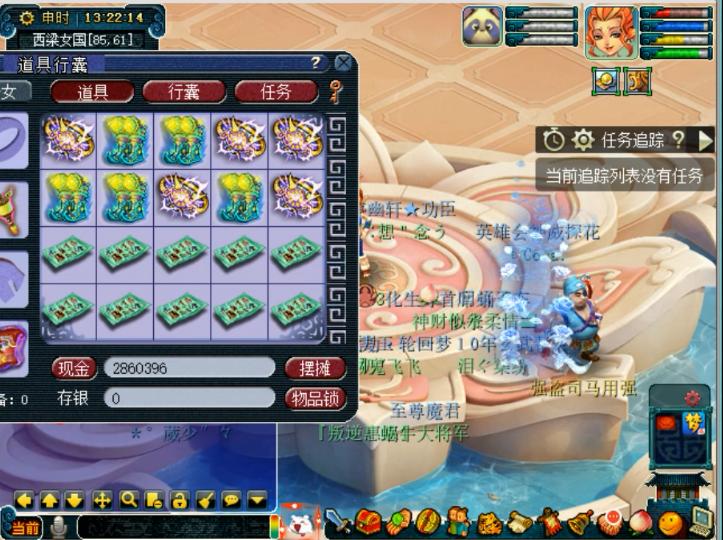This screenshot has height=540, width=723.
Task: Click the magnifier button on the chat toolbar
Action: pos(128,499)
